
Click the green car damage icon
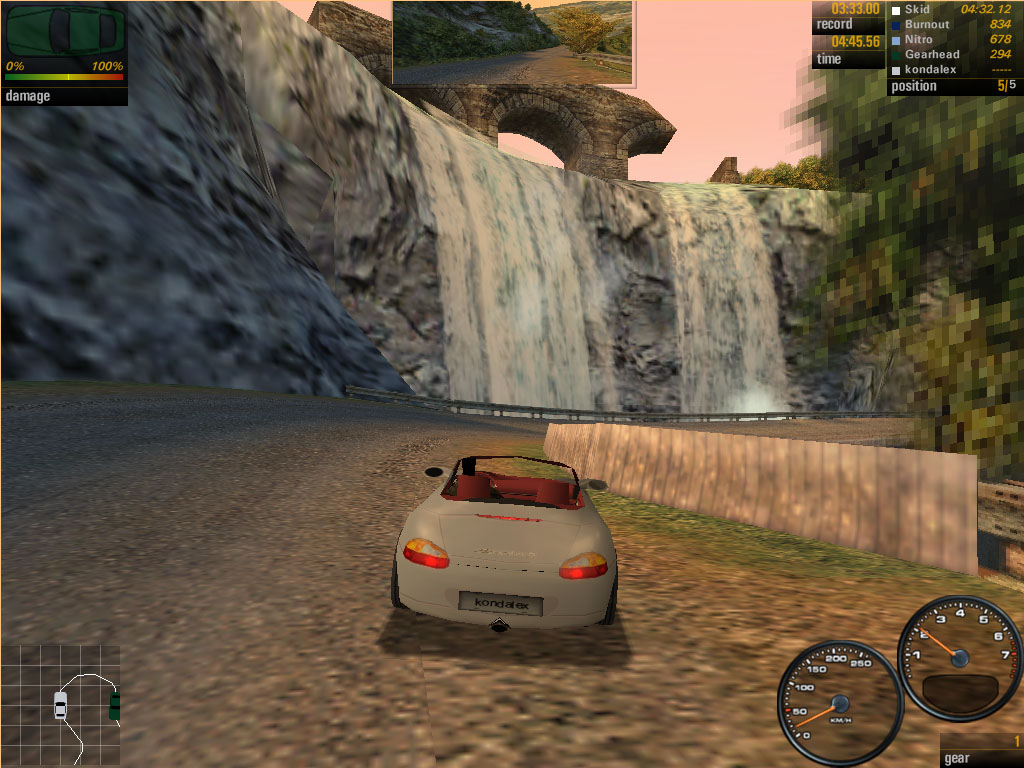[65, 31]
